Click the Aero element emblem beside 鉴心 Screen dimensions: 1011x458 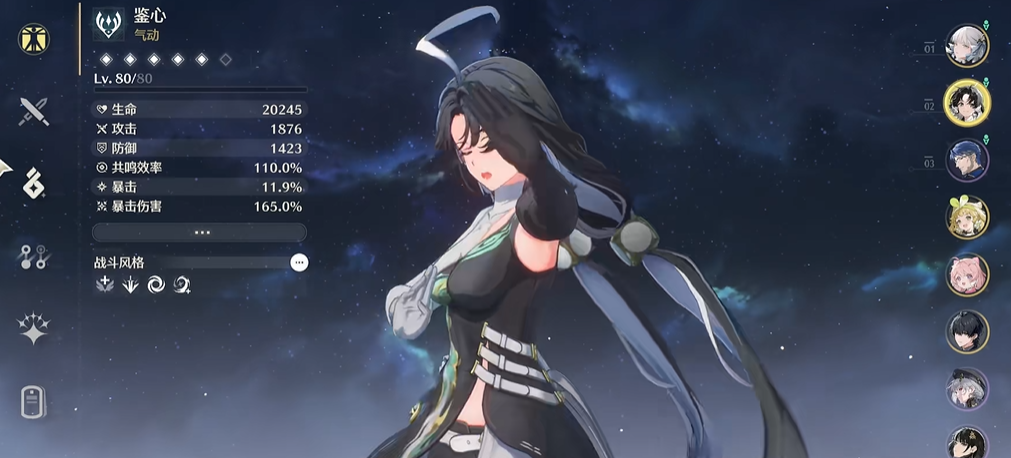[108, 24]
